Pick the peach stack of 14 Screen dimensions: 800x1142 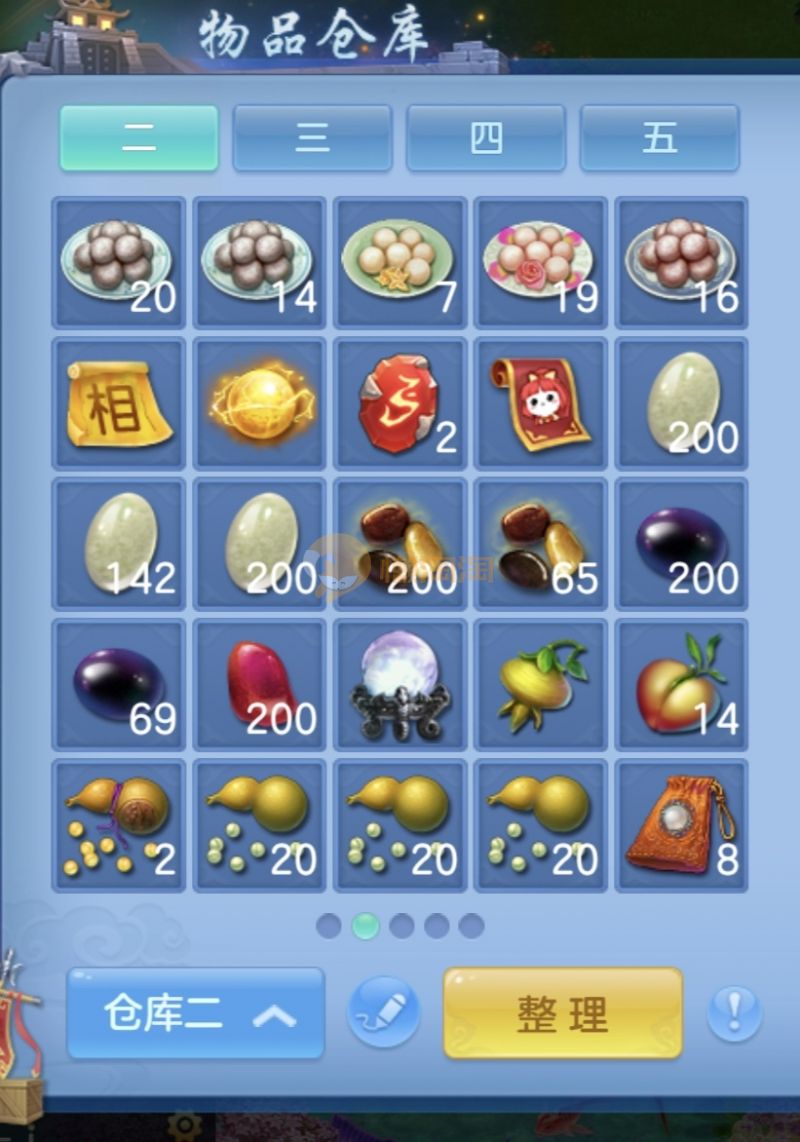pyautogui.click(x=682, y=685)
